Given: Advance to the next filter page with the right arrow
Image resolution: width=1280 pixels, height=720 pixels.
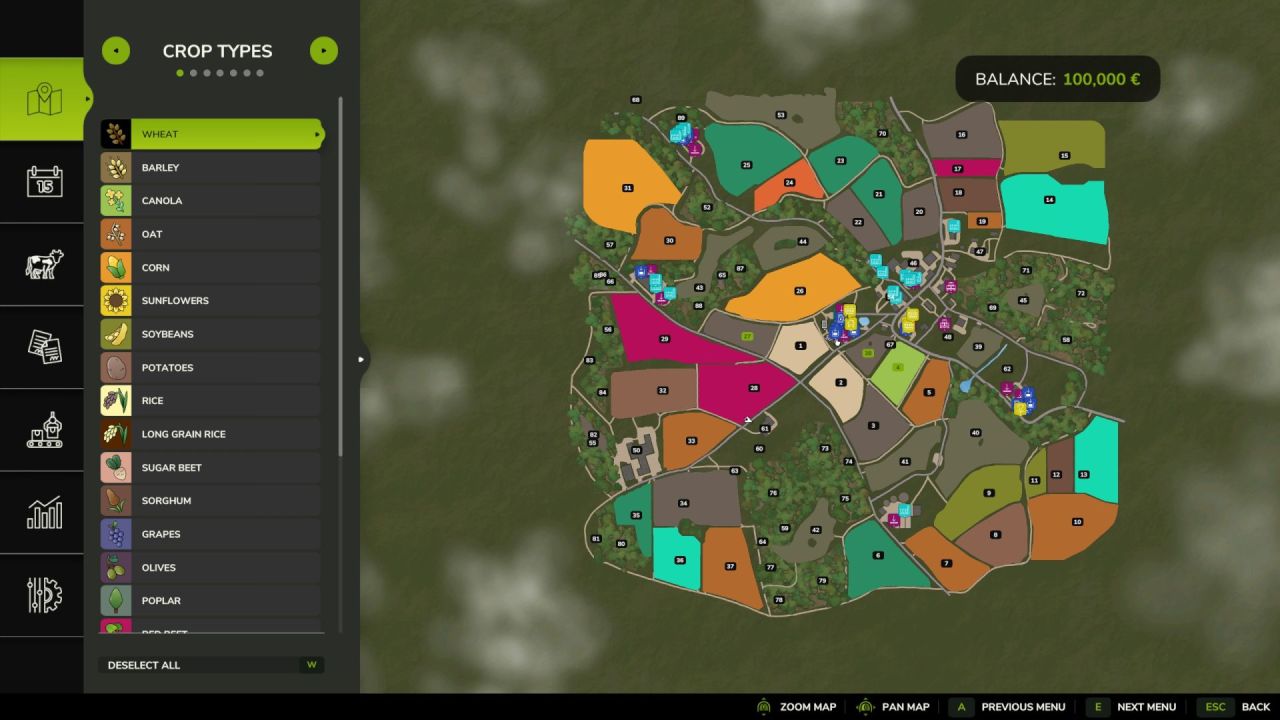Looking at the screenshot, I should [x=323, y=50].
